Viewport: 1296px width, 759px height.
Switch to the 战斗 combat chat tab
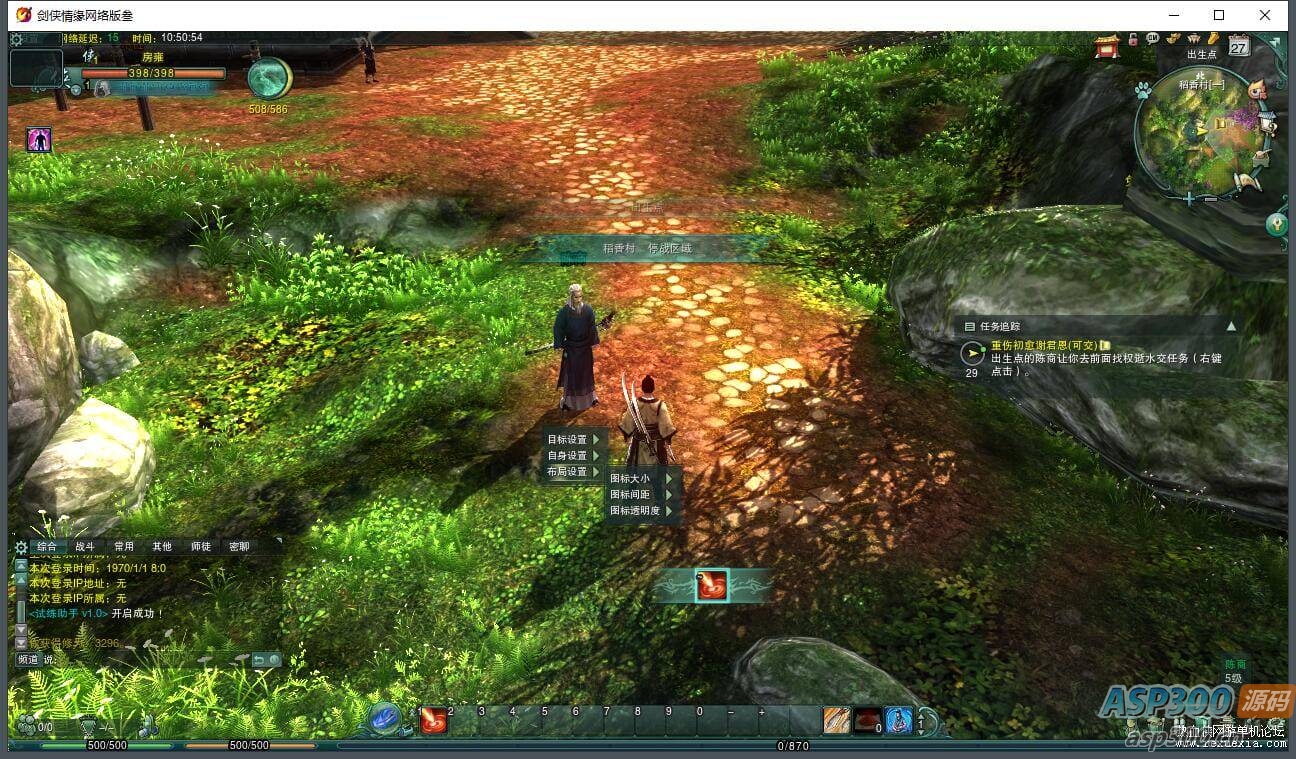85,547
